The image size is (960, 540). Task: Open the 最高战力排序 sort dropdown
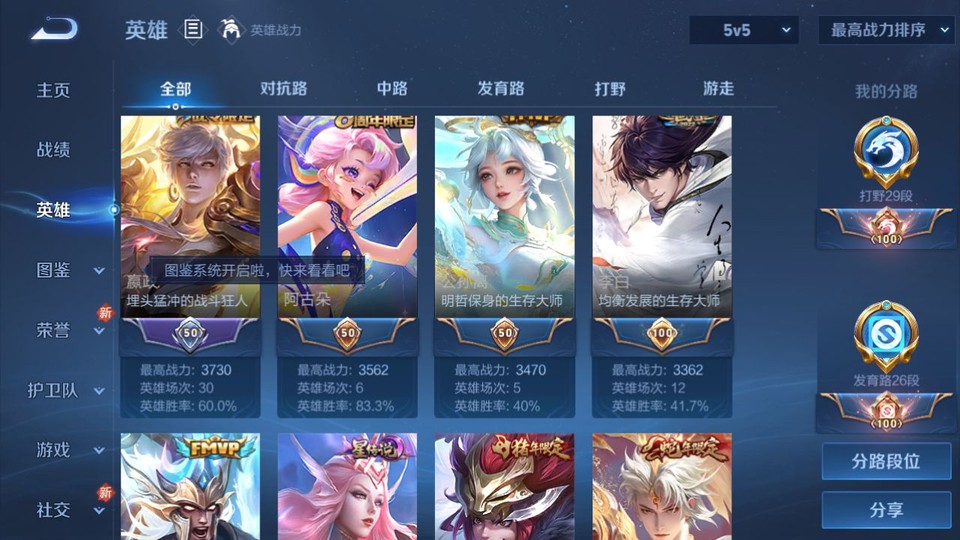coord(886,31)
